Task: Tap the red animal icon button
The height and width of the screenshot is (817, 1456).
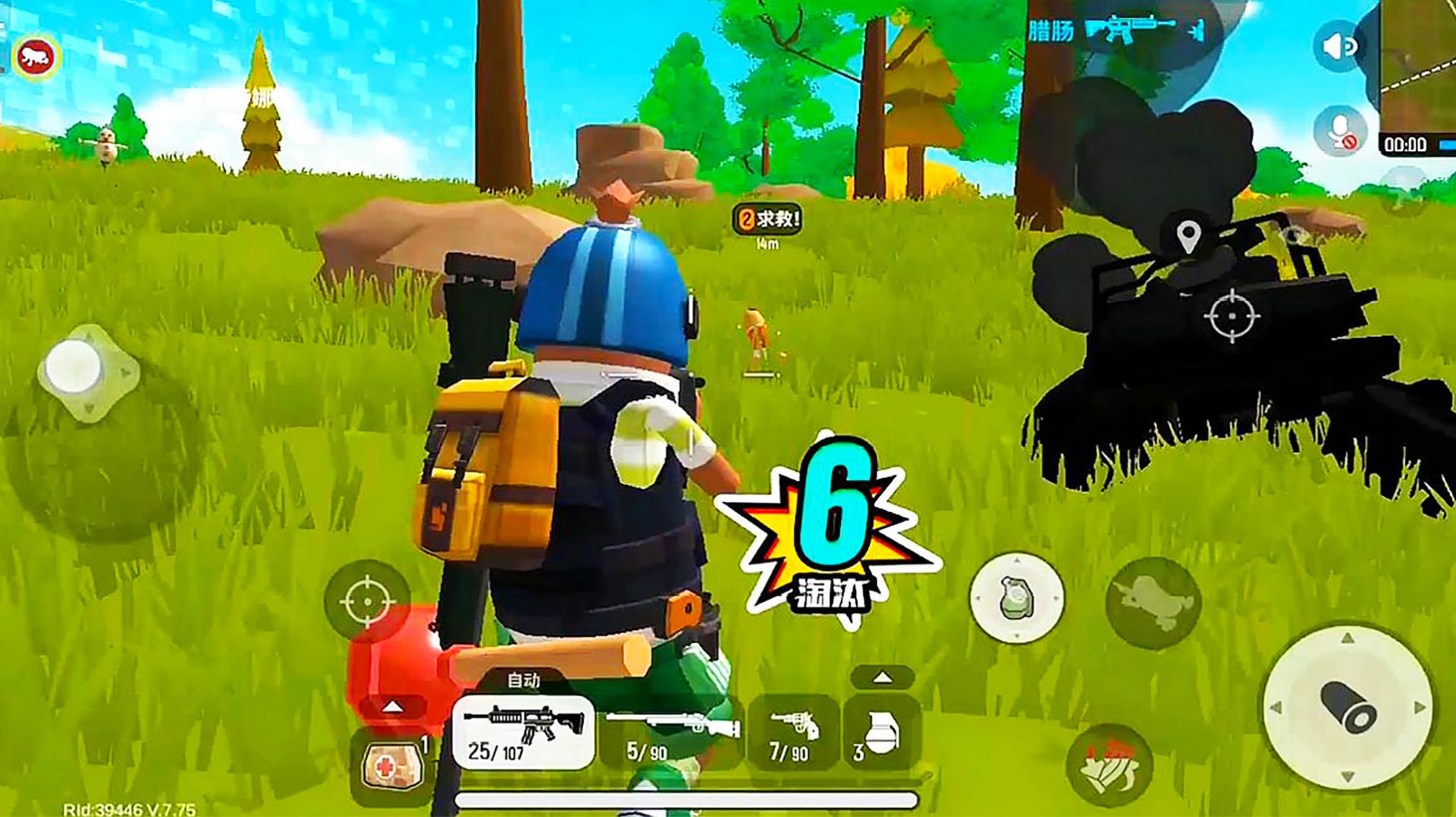Action: [x=36, y=57]
